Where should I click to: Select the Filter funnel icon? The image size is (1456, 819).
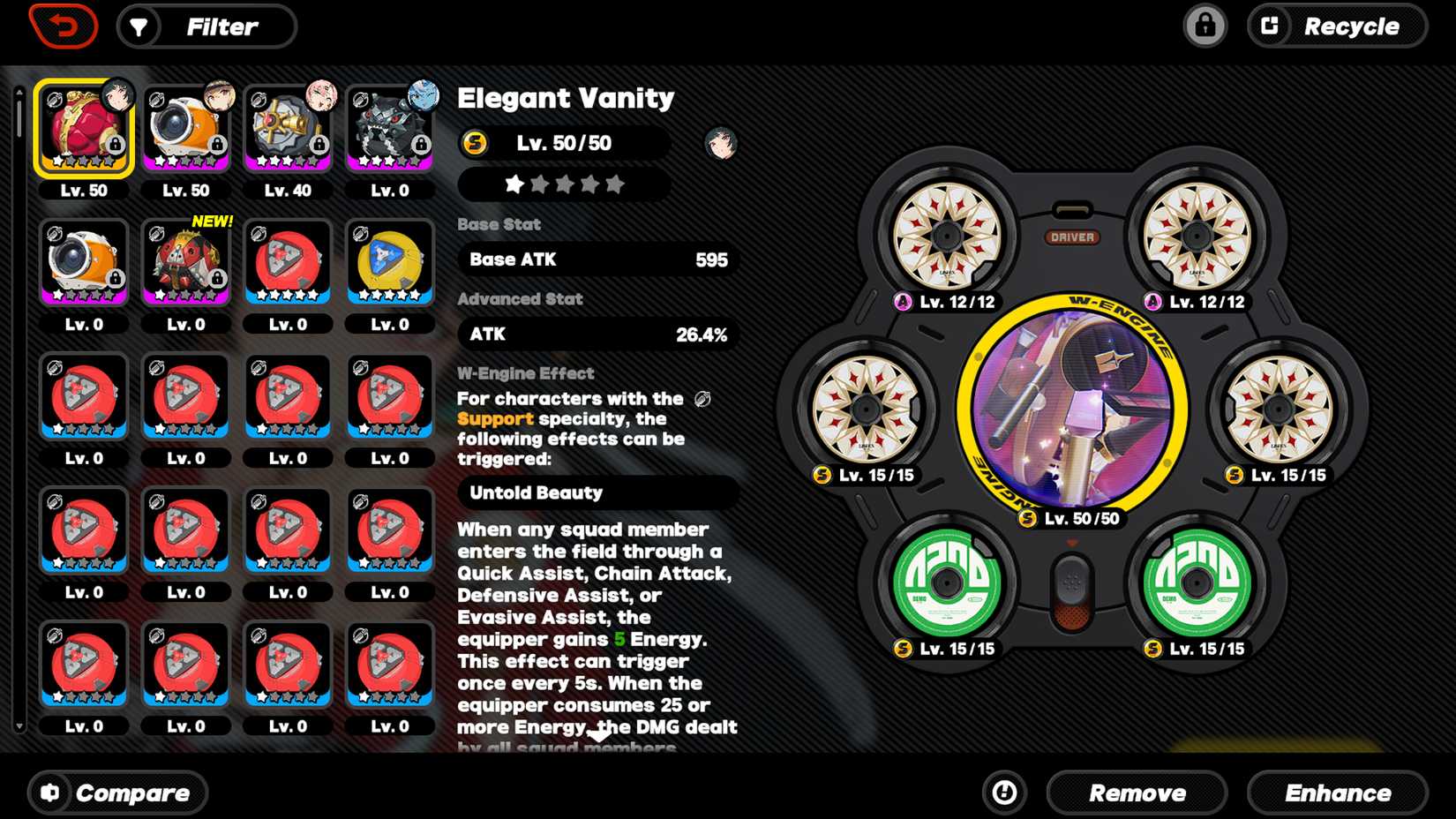[x=138, y=26]
